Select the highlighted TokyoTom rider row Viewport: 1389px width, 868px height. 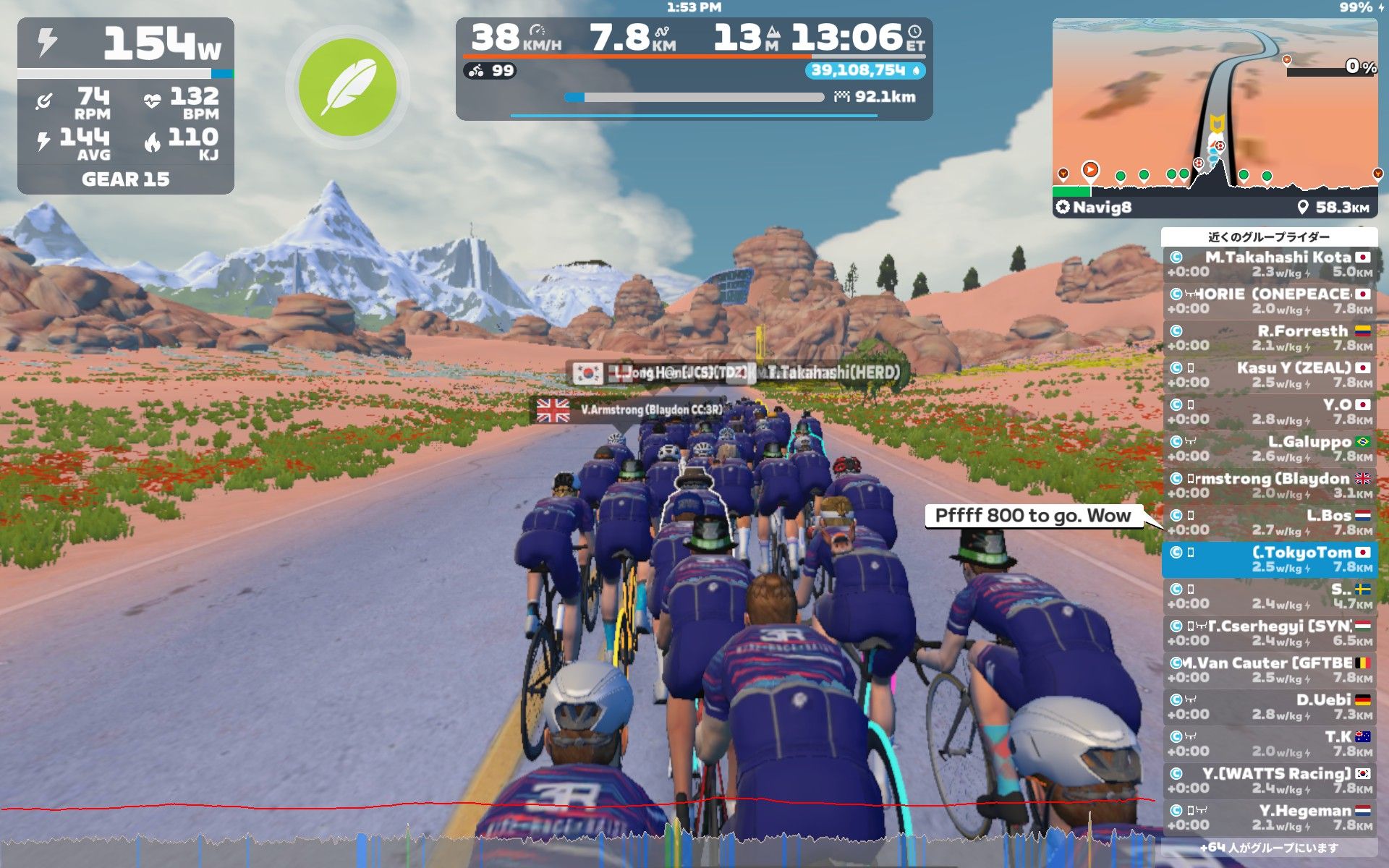[x=1270, y=559]
